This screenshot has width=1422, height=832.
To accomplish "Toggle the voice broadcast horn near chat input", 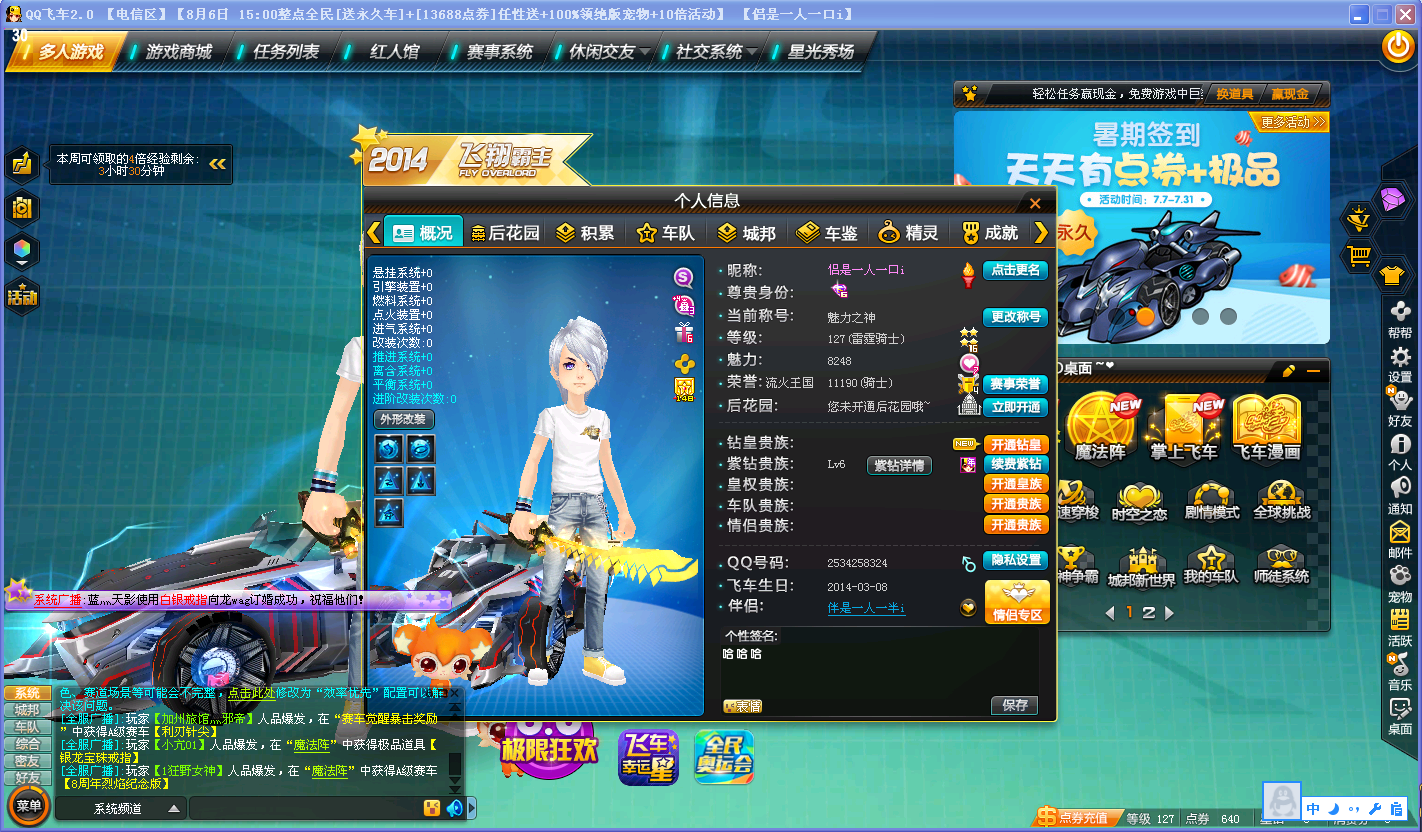I will tap(452, 808).
